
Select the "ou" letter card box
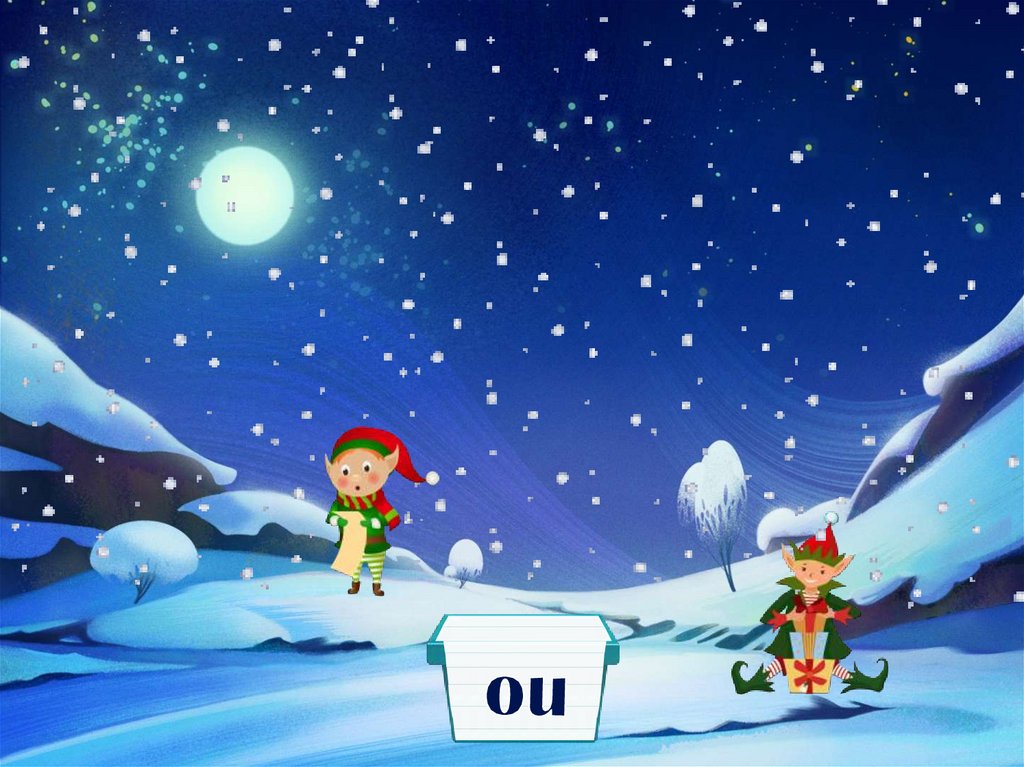point(523,682)
